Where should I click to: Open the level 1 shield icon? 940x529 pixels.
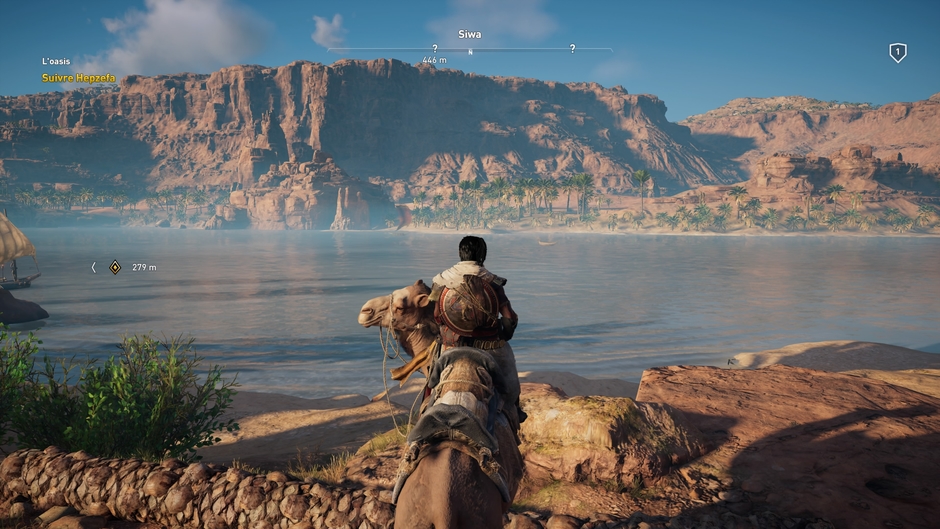coord(897,53)
